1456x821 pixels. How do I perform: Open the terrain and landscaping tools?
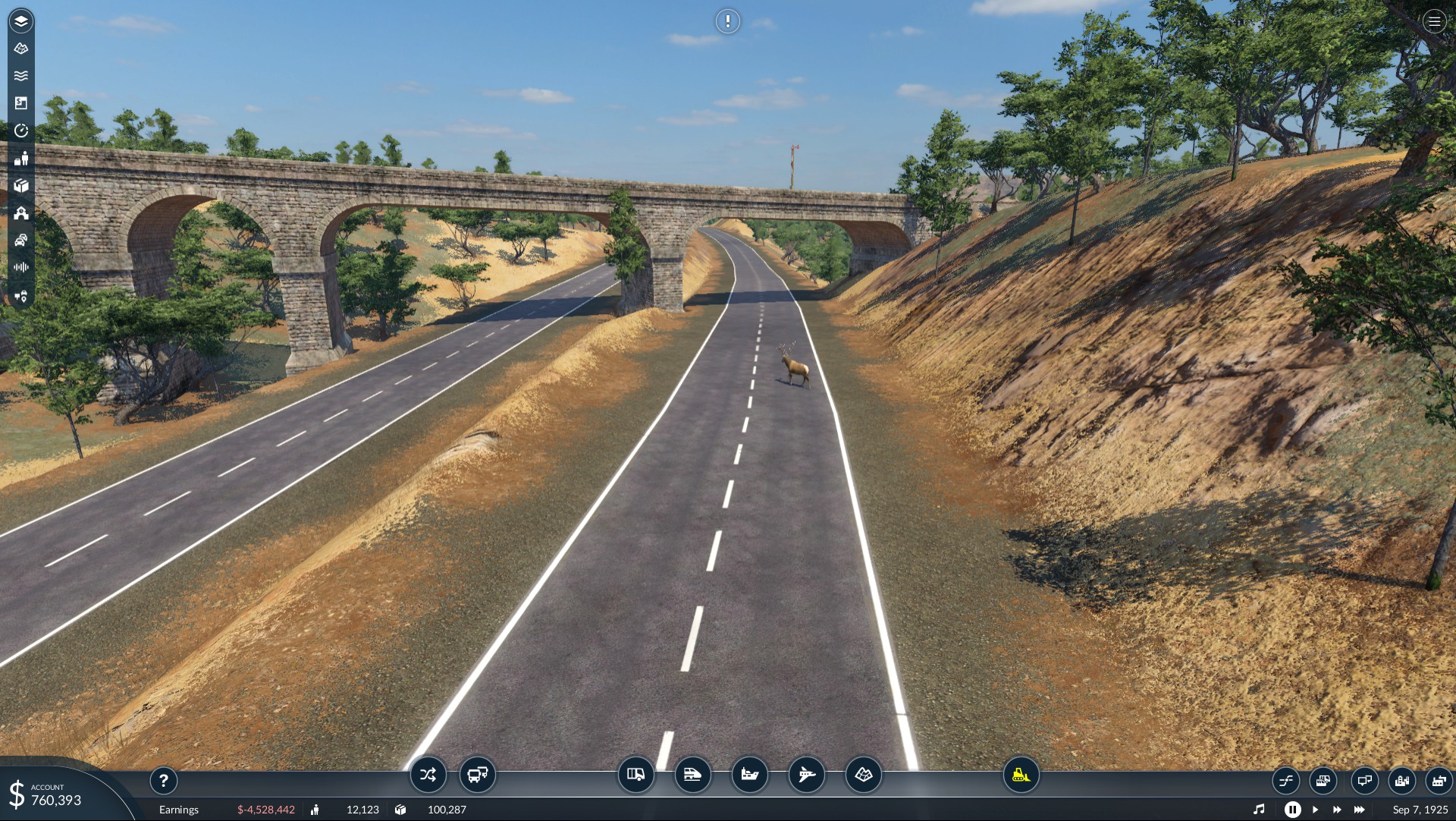pos(863,775)
